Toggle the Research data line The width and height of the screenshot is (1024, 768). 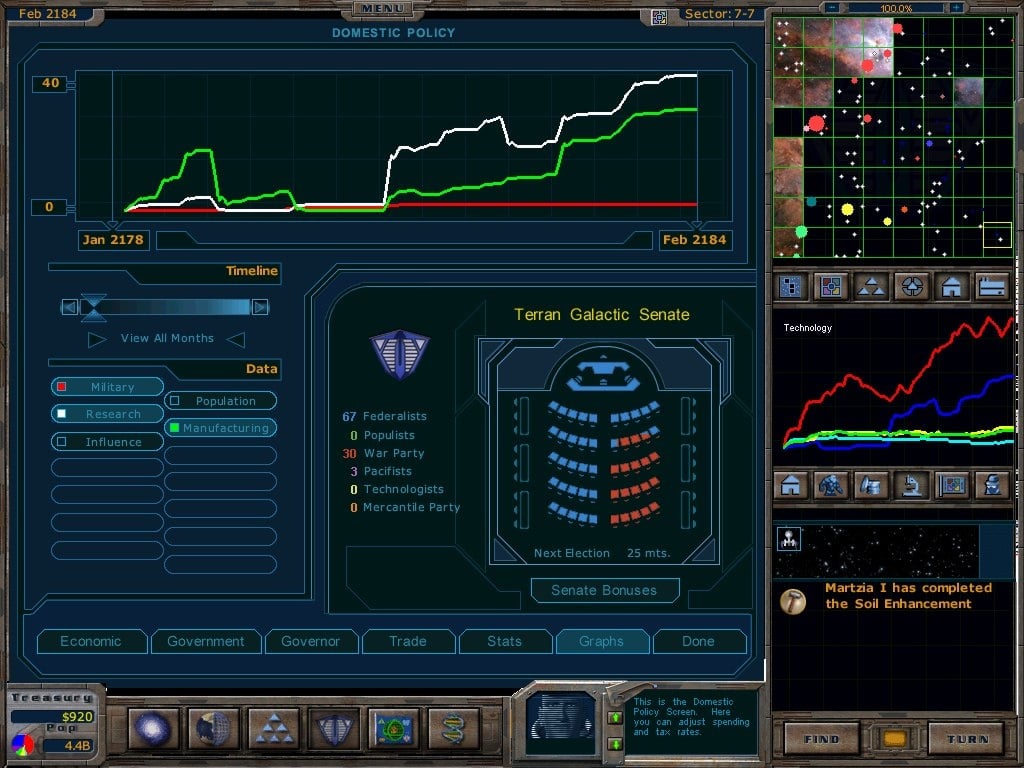[x=107, y=414]
